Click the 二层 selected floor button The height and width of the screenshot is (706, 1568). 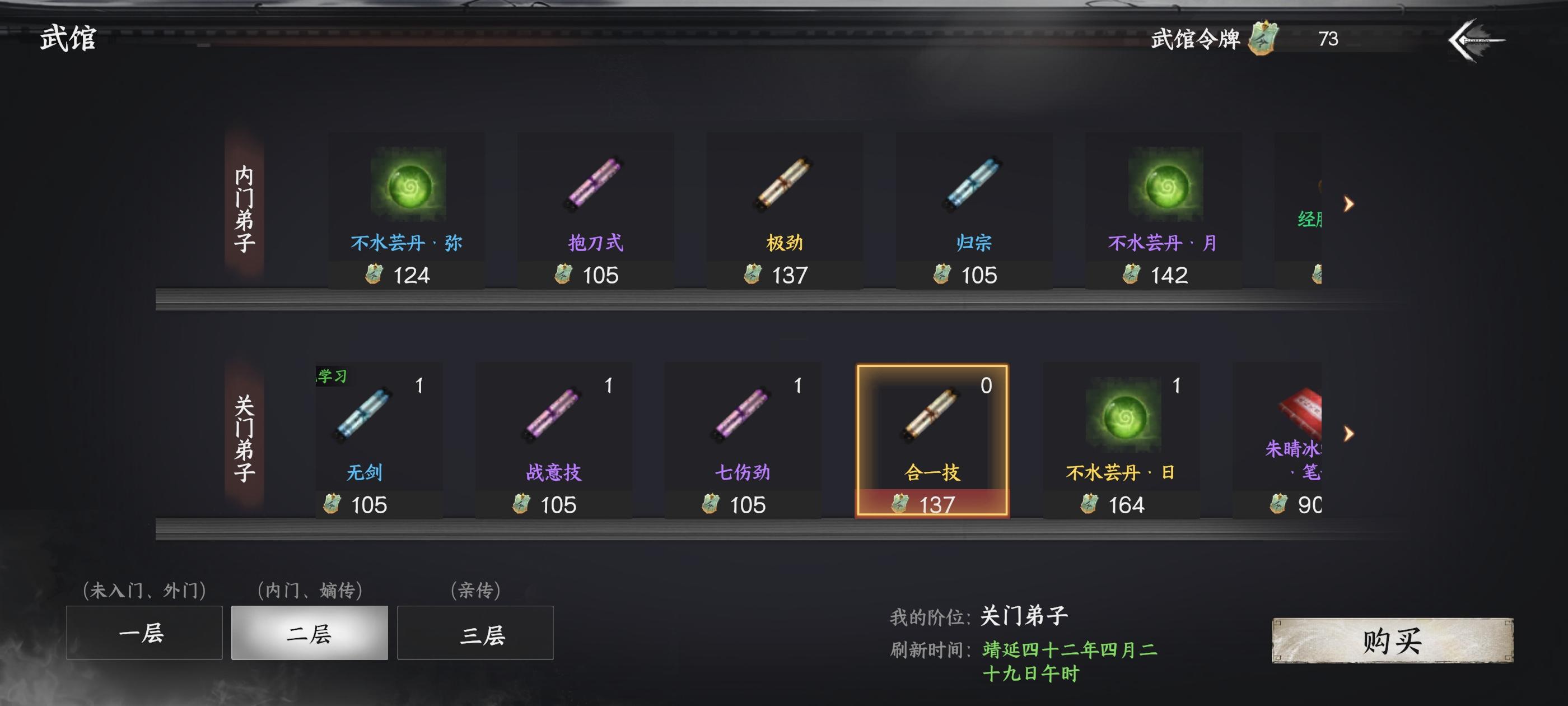pyautogui.click(x=309, y=634)
